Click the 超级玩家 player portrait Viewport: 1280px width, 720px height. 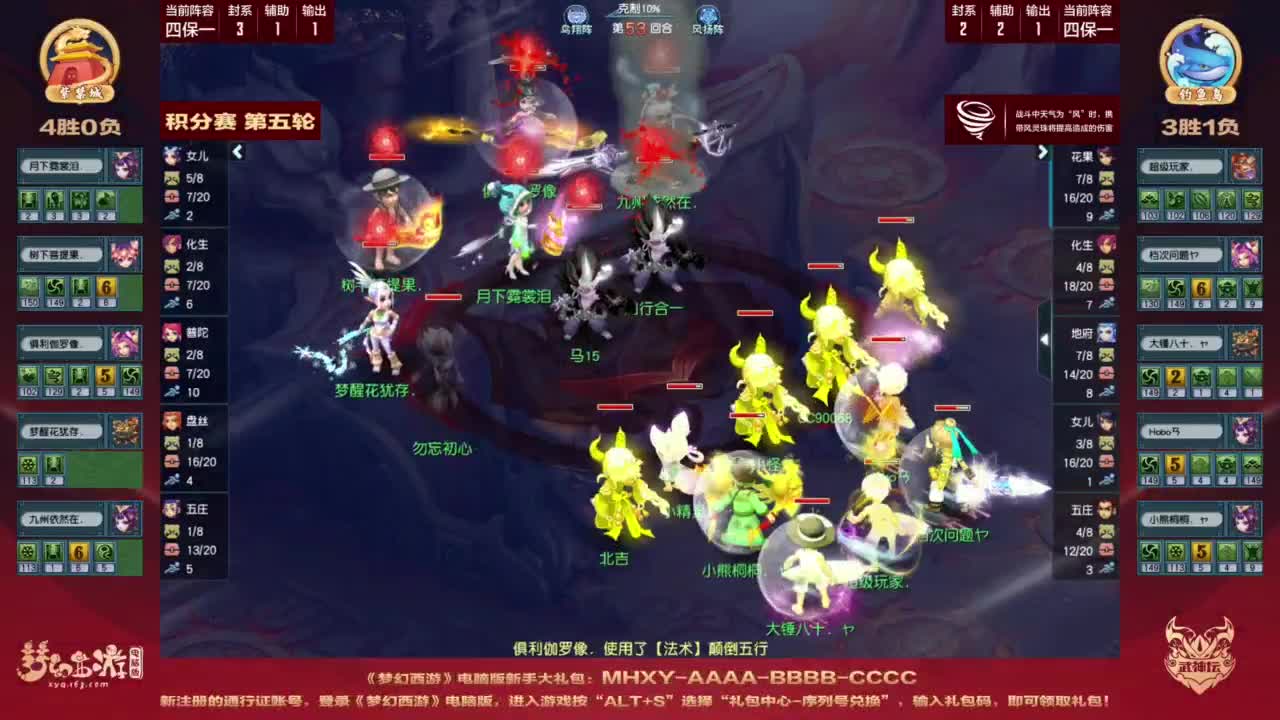[x=1243, y=165]
